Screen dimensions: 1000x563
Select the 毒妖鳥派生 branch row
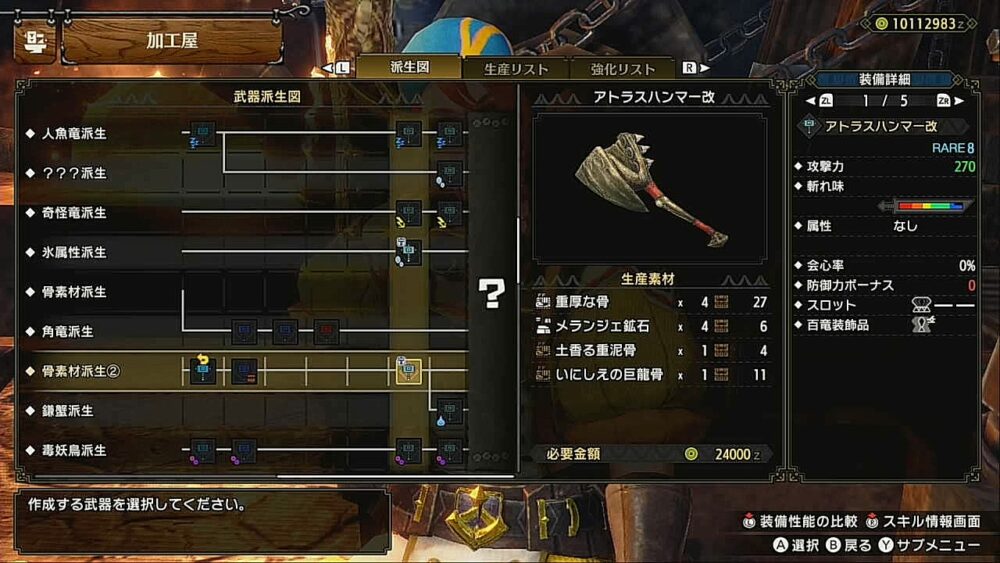(x=75, y=450)
